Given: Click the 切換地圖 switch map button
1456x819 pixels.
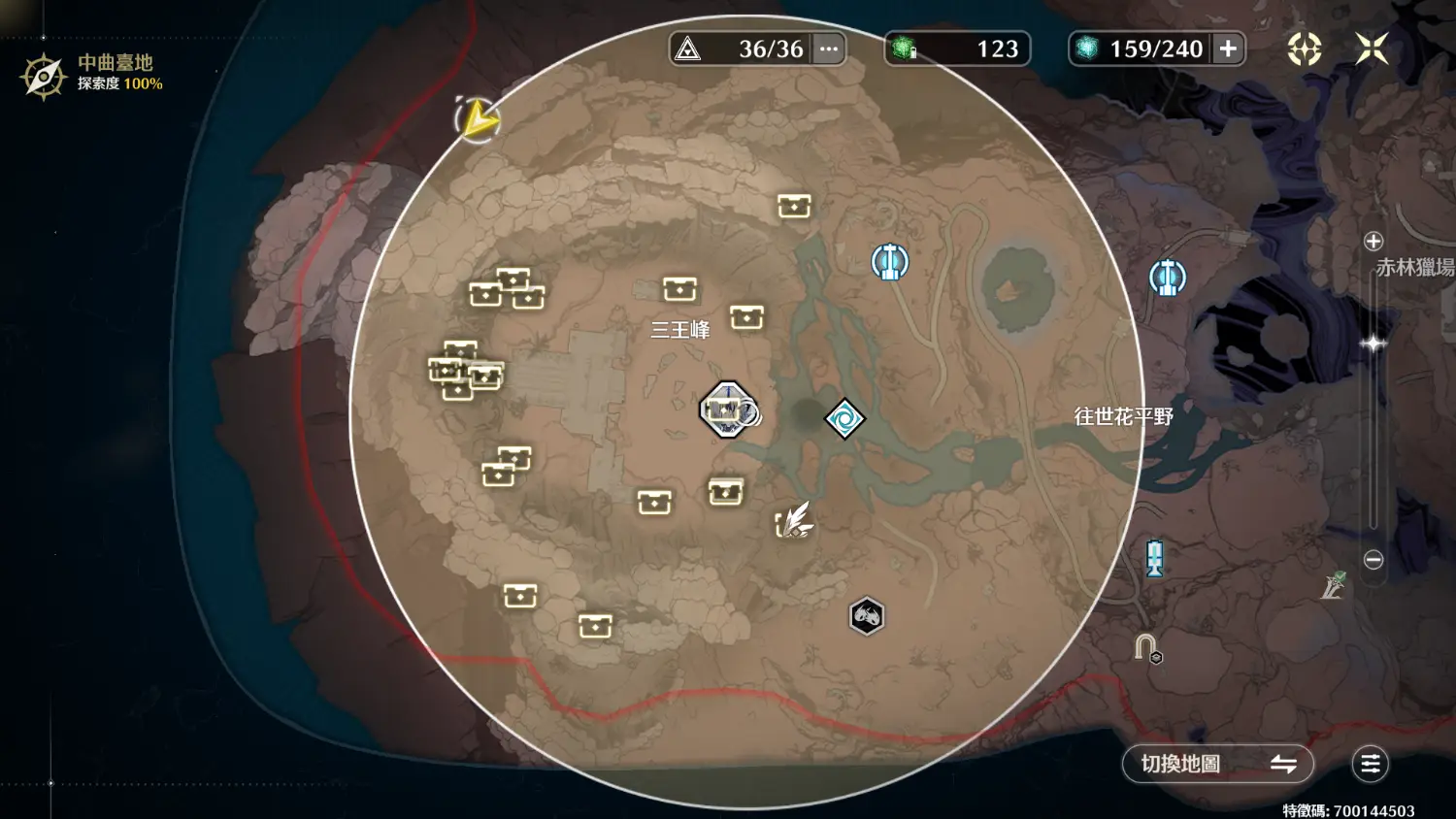Looking at the screenshot, I should (x=1217, y=764).
